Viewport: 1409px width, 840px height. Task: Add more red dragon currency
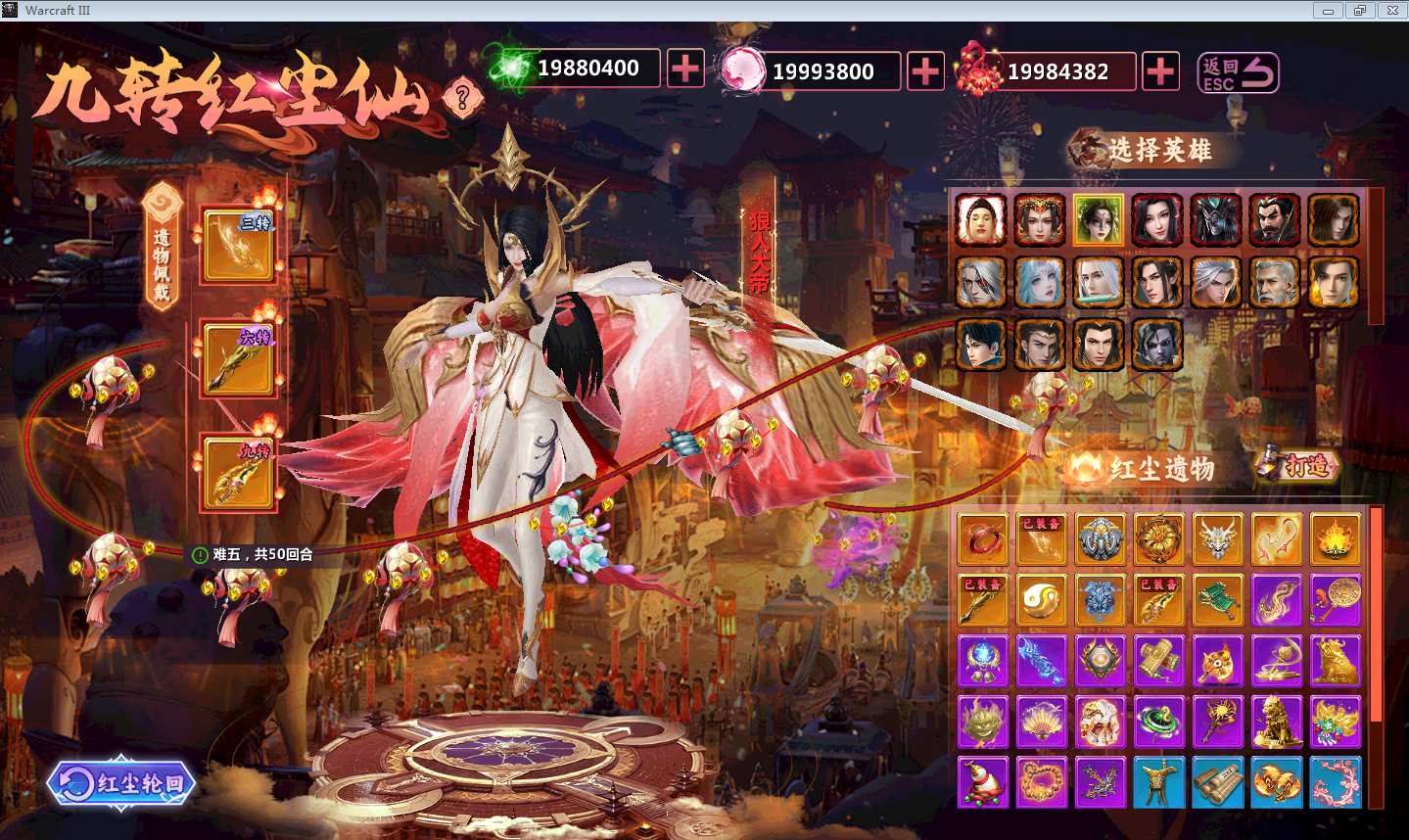coord(1160,71)
